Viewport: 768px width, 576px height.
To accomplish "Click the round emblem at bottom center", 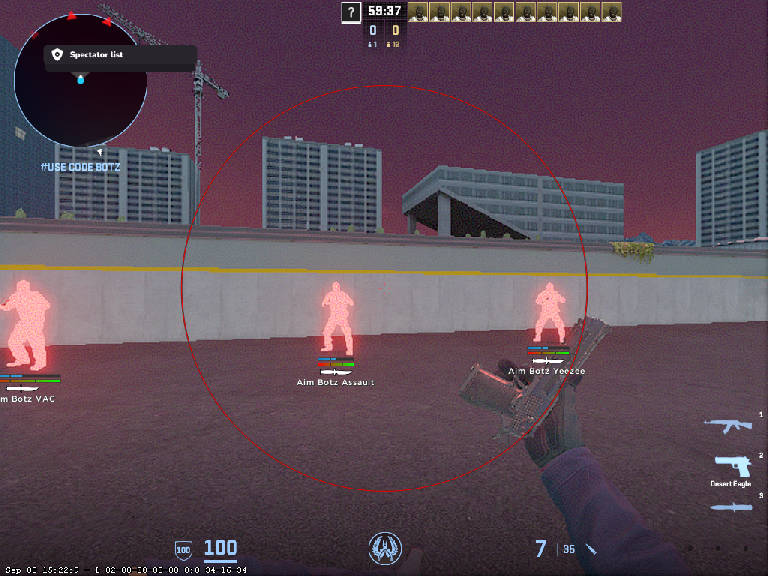I will click(384, 546).
